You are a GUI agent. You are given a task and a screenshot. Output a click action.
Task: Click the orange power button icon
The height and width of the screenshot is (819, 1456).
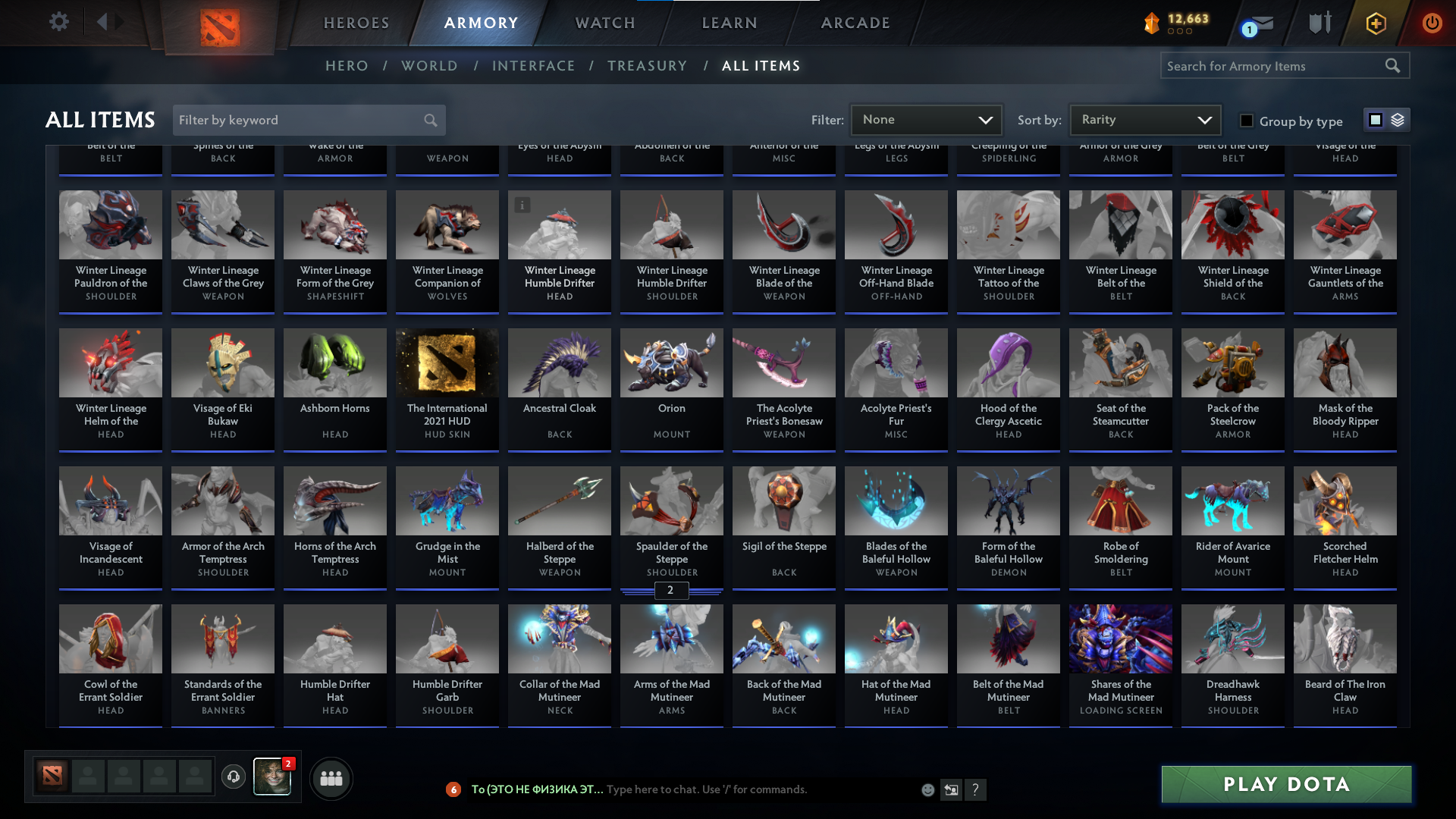click(1432, 23)
